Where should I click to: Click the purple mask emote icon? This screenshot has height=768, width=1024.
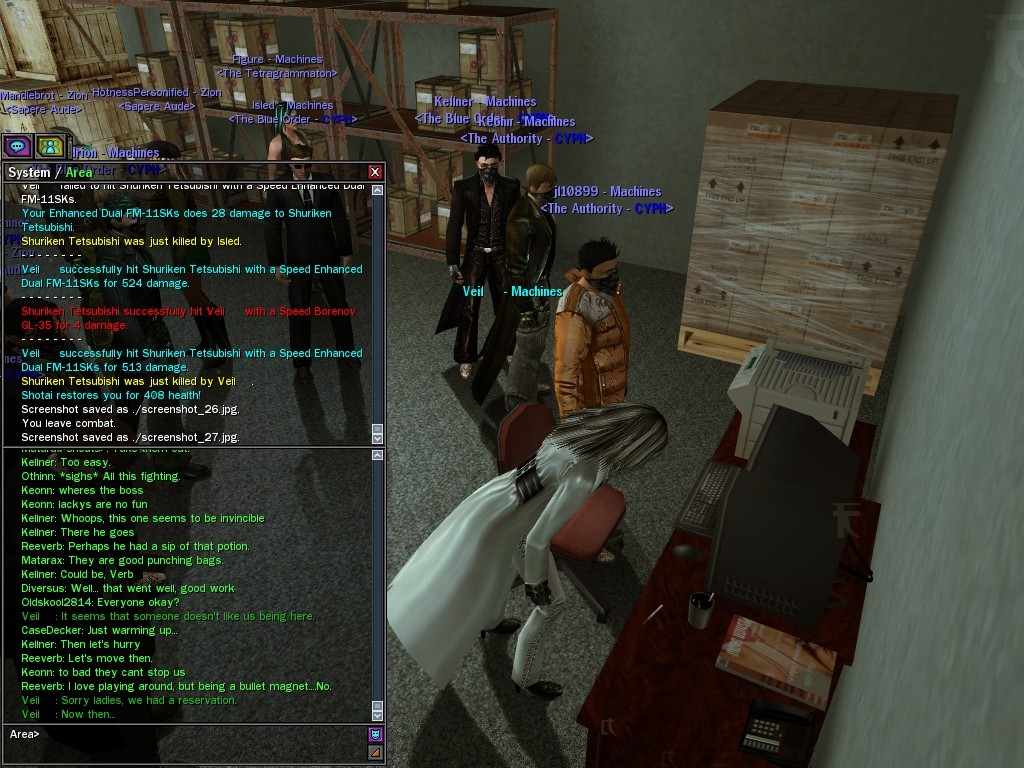[x=376, y=735]
